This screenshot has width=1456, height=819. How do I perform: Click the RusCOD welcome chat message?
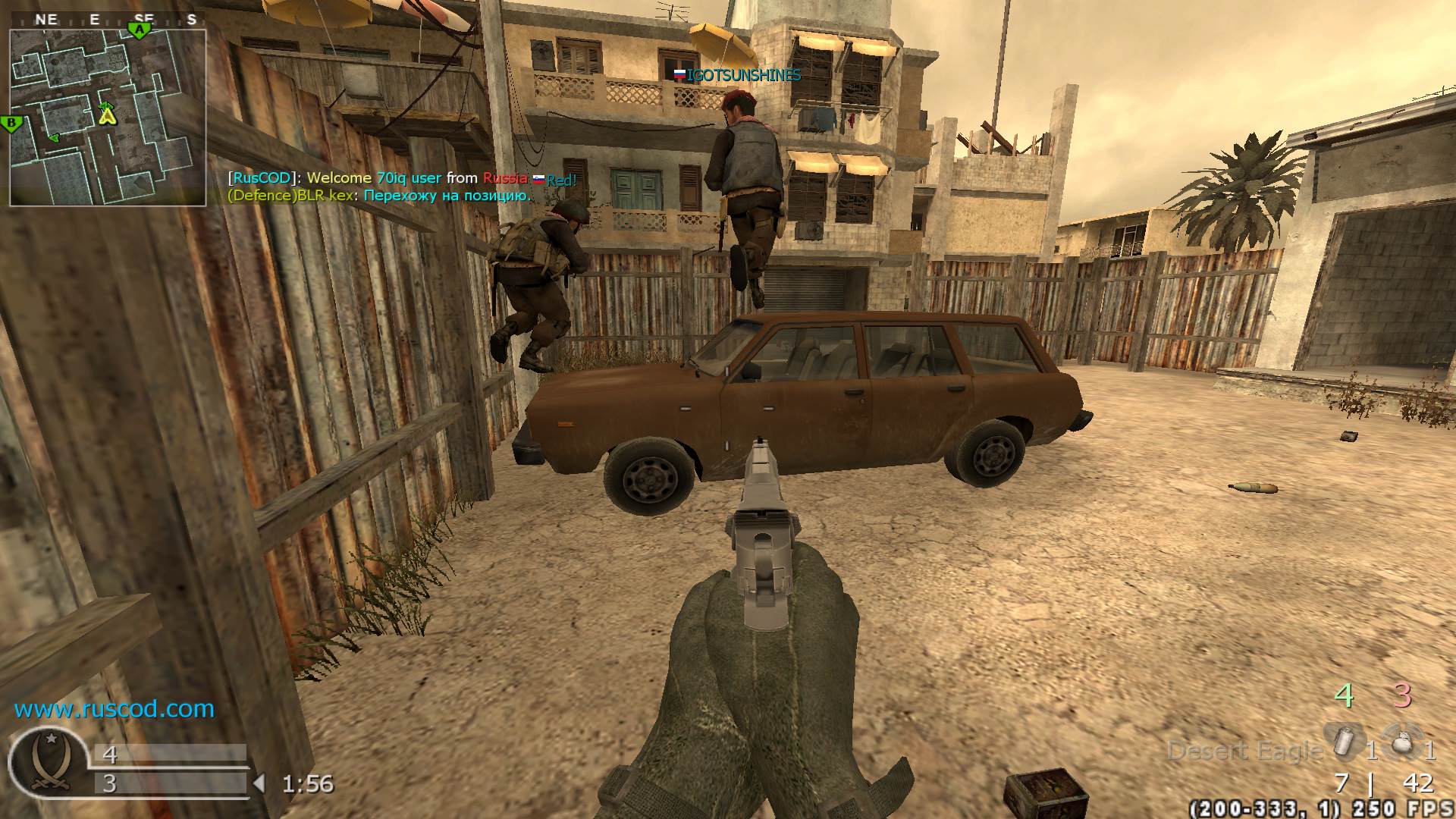click(x=402, y=178)
